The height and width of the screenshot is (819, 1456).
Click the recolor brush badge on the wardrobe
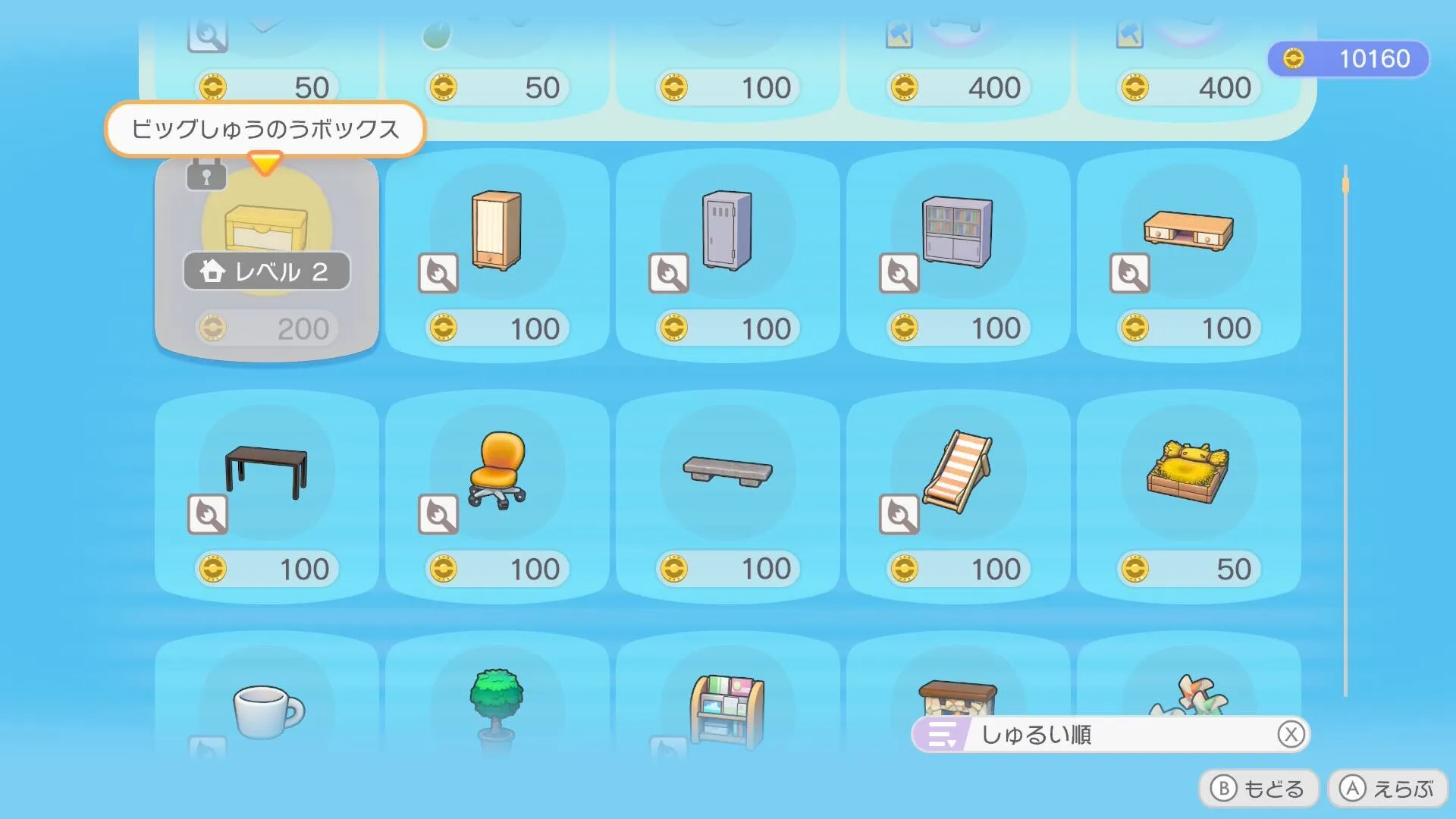pos(437,273)
